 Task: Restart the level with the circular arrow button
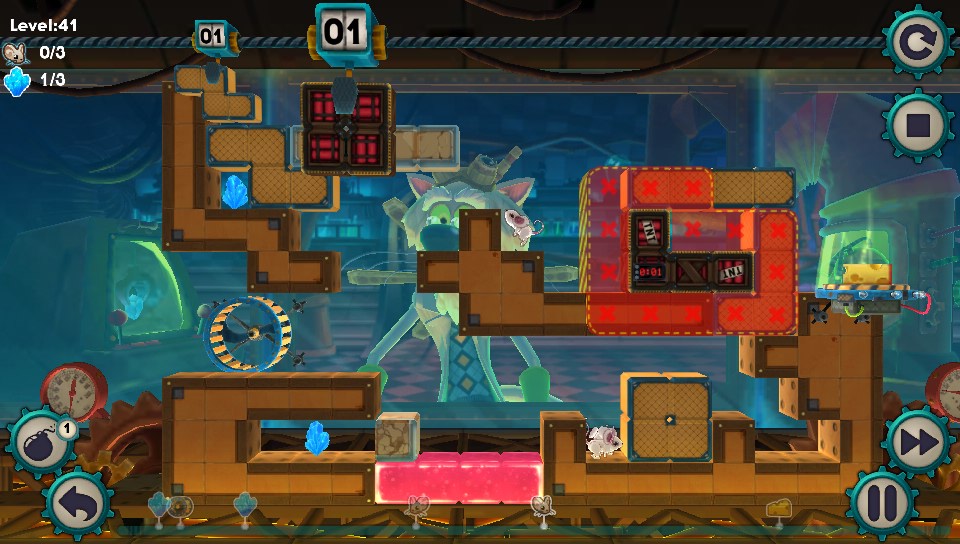[917, 43]
